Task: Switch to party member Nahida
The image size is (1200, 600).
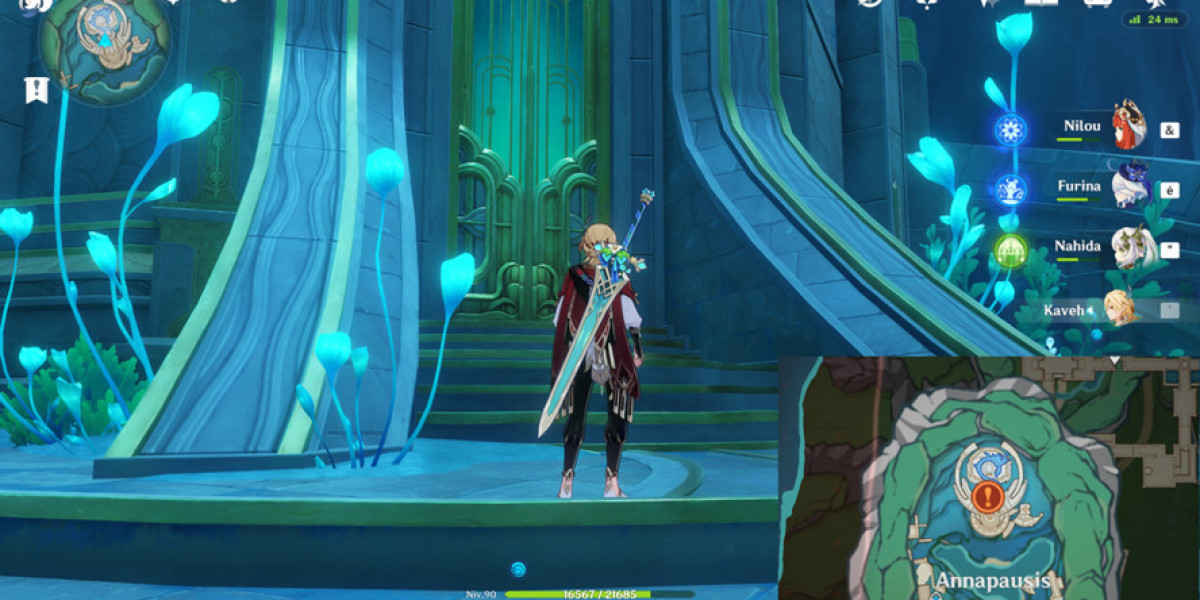Action: point(1131,247)
